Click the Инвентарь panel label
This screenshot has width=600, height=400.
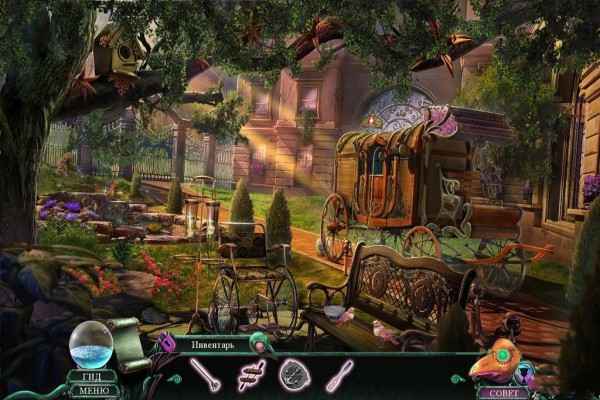point(212,345)
